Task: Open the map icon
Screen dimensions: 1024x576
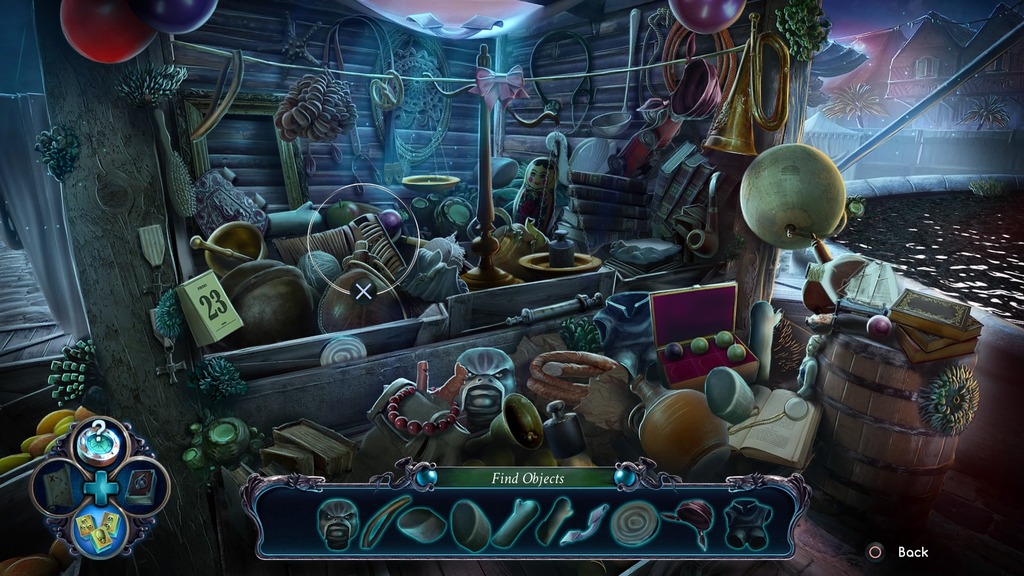Action: point(57,487)
